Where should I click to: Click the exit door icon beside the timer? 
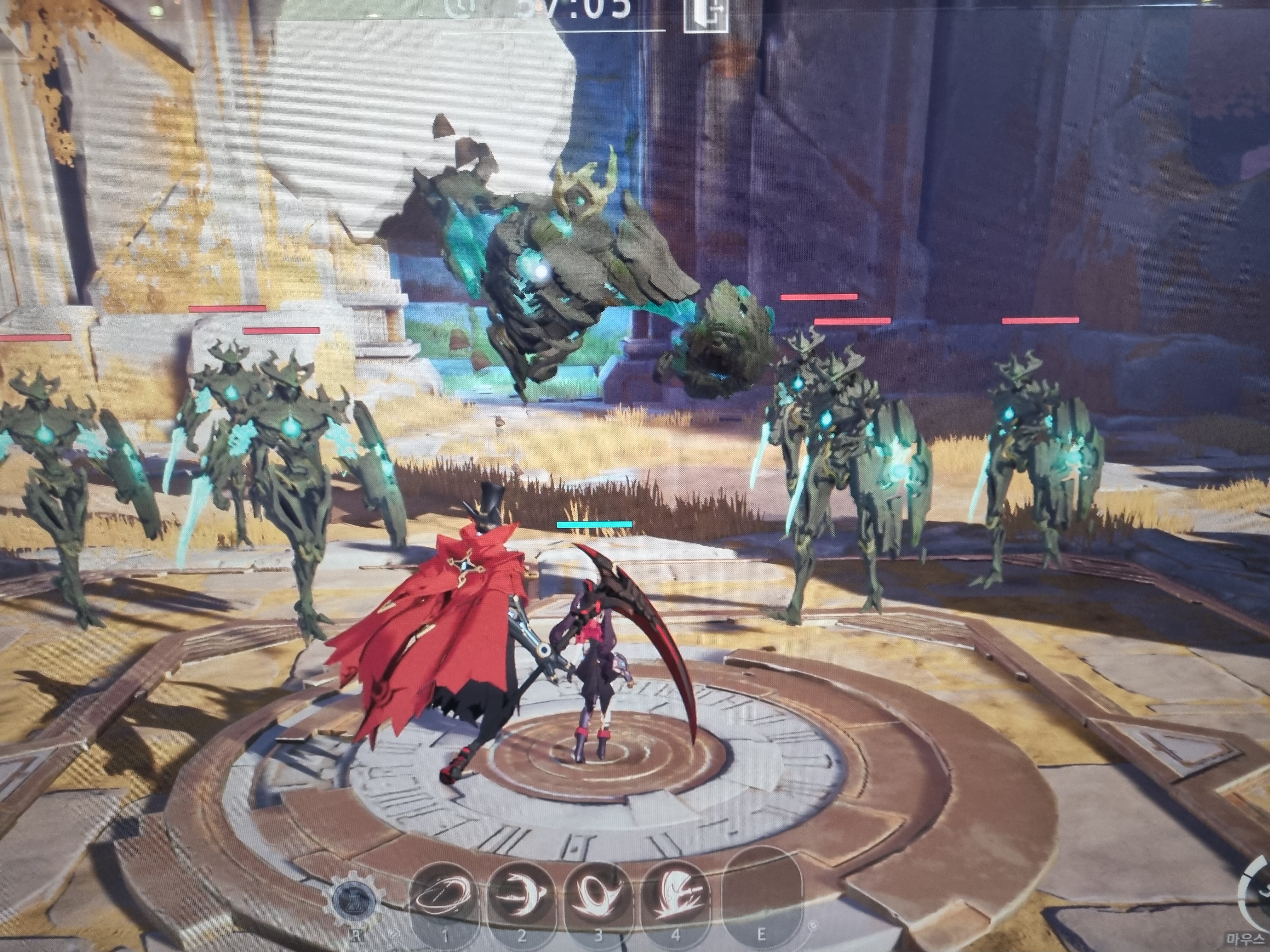[x=706, y=14]
